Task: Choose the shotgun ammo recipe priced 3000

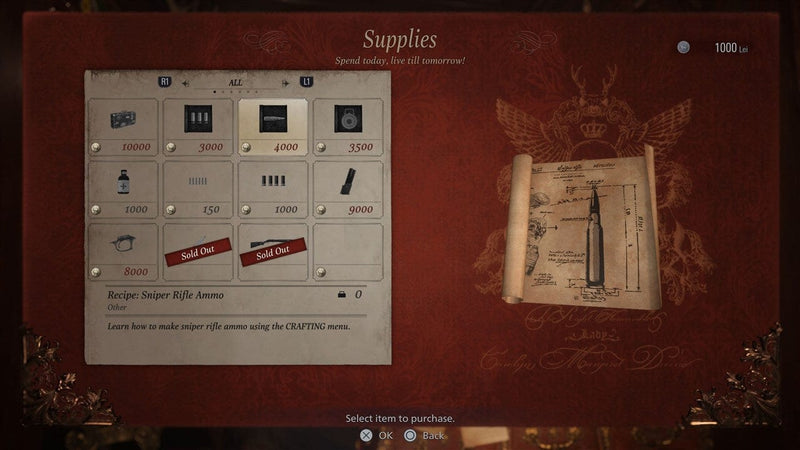Action: [197, 127]
